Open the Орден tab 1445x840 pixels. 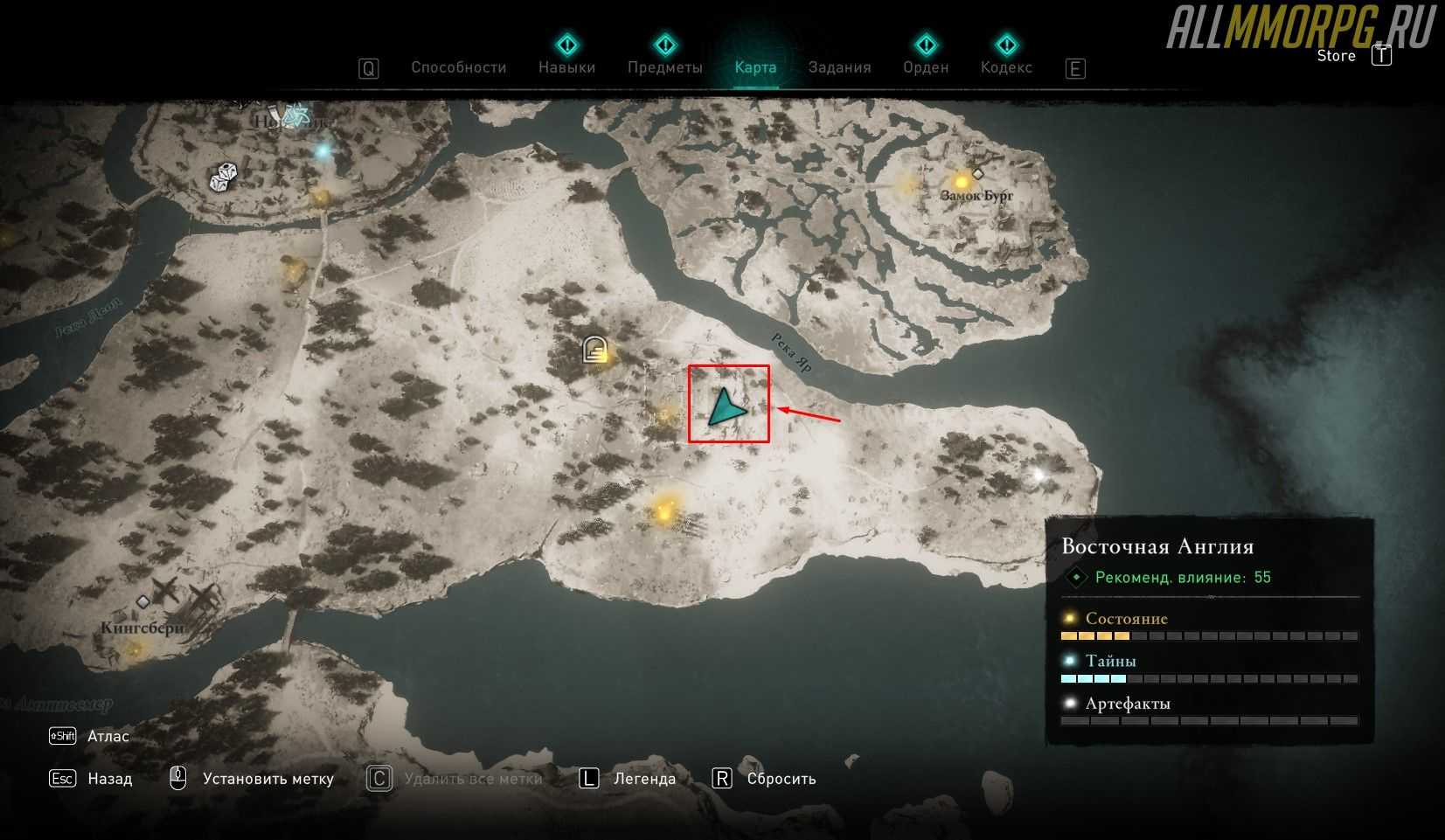pyautogui.click(x=925, y=67)
